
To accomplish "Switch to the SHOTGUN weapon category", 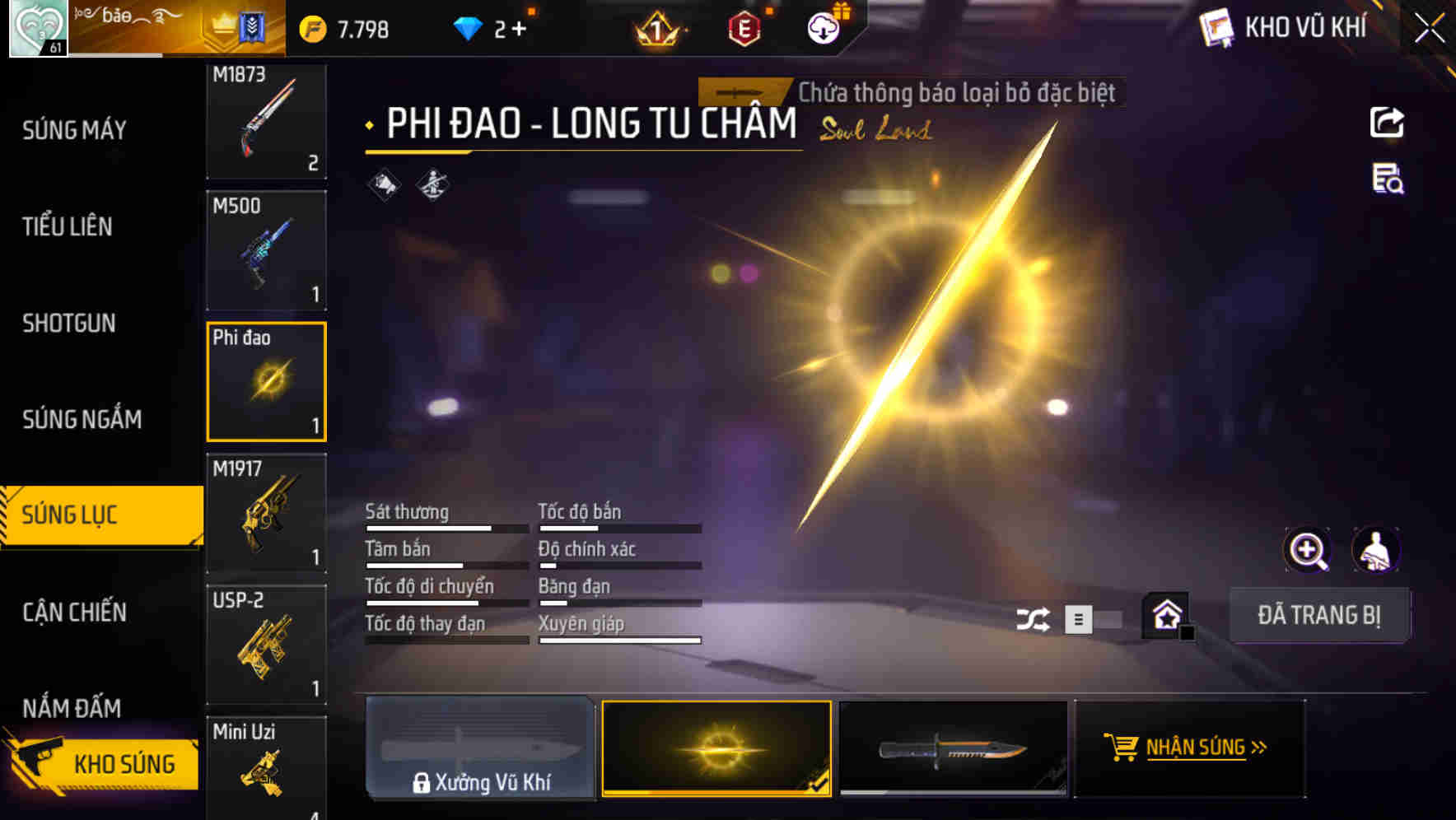I will click(x=69, y=324).
